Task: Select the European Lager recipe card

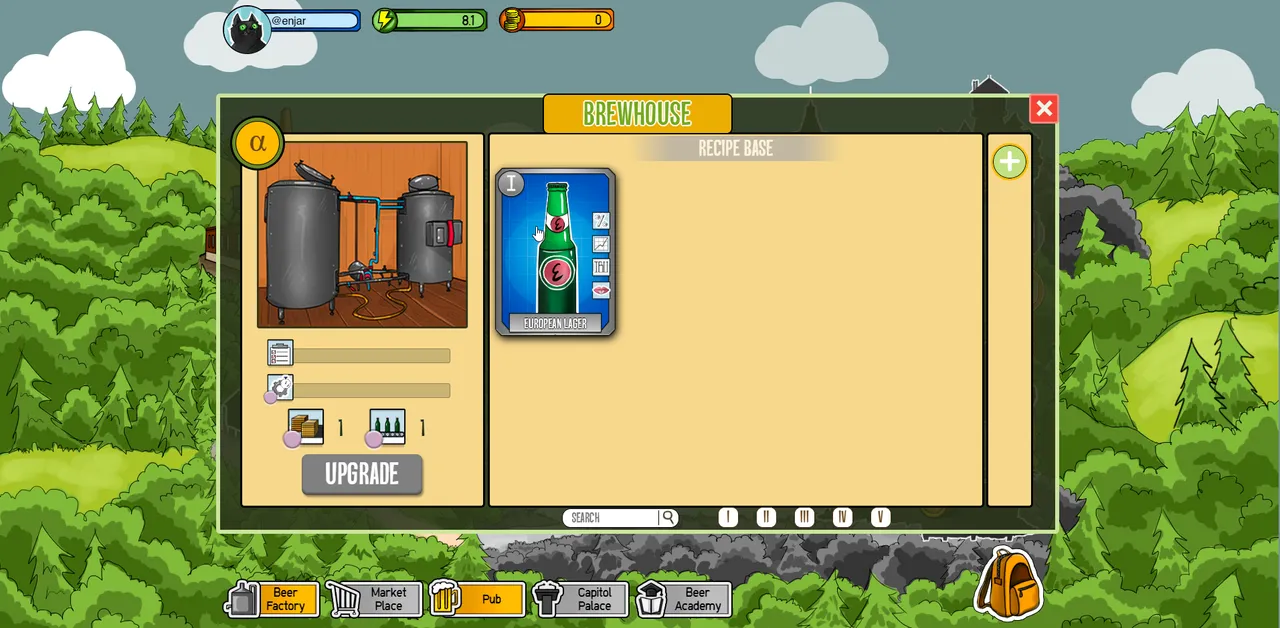Action: (x=555, y=252)
